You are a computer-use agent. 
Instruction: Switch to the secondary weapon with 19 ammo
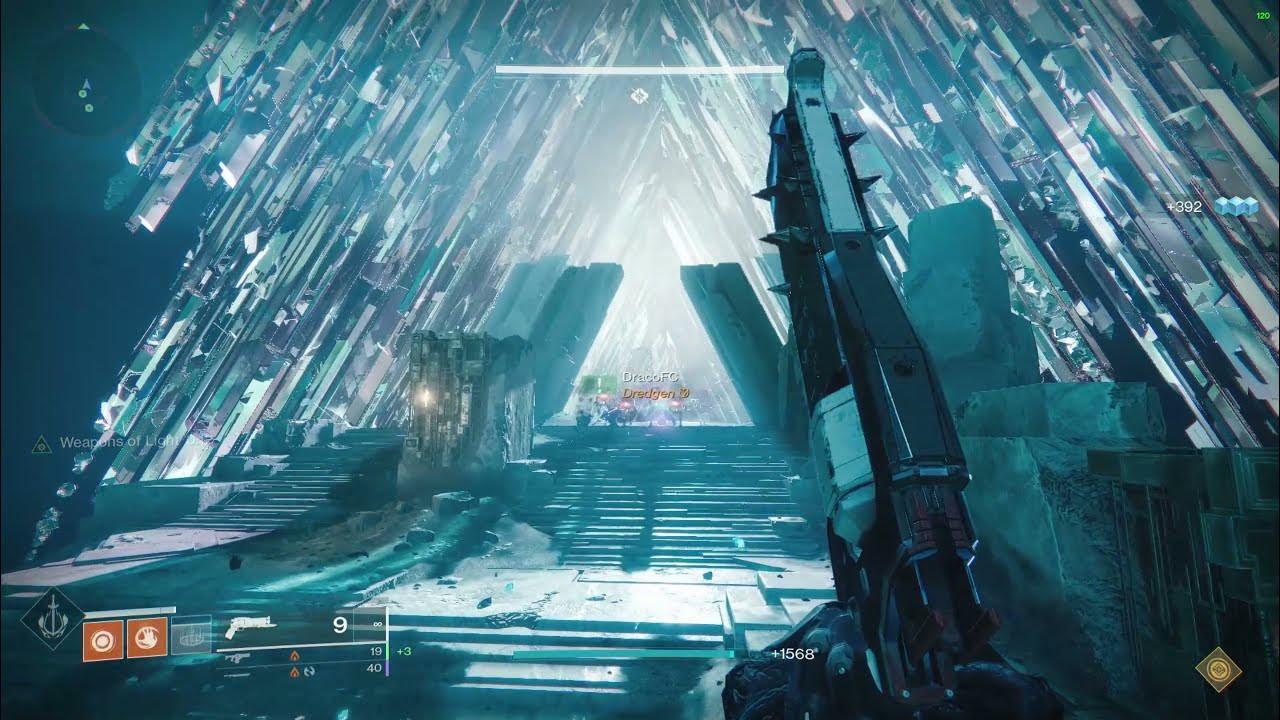coord(237,657)
